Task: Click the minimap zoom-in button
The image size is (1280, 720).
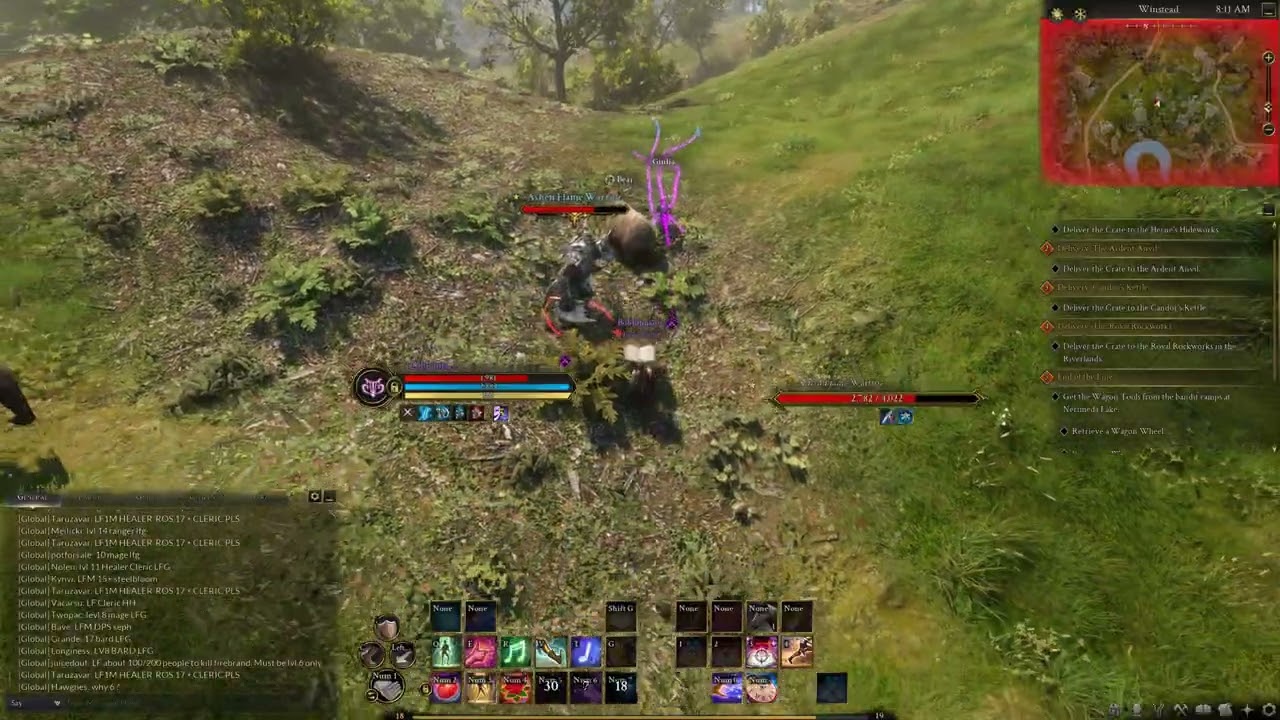Action: pyautogui.click(x=1268, y=58)
